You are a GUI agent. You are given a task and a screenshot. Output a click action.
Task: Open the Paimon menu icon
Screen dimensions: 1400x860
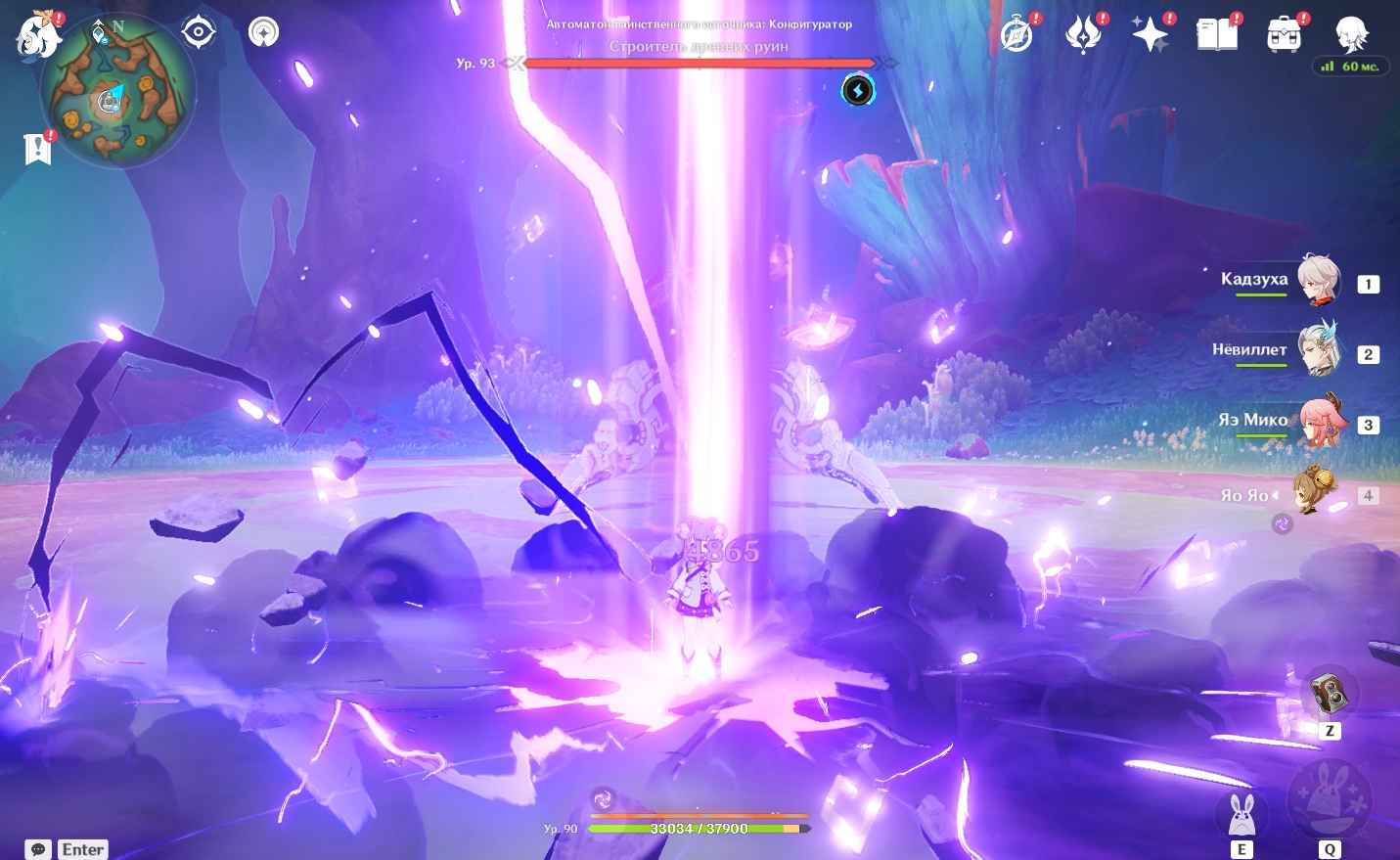pyautogui.click(x=39, y=35)
